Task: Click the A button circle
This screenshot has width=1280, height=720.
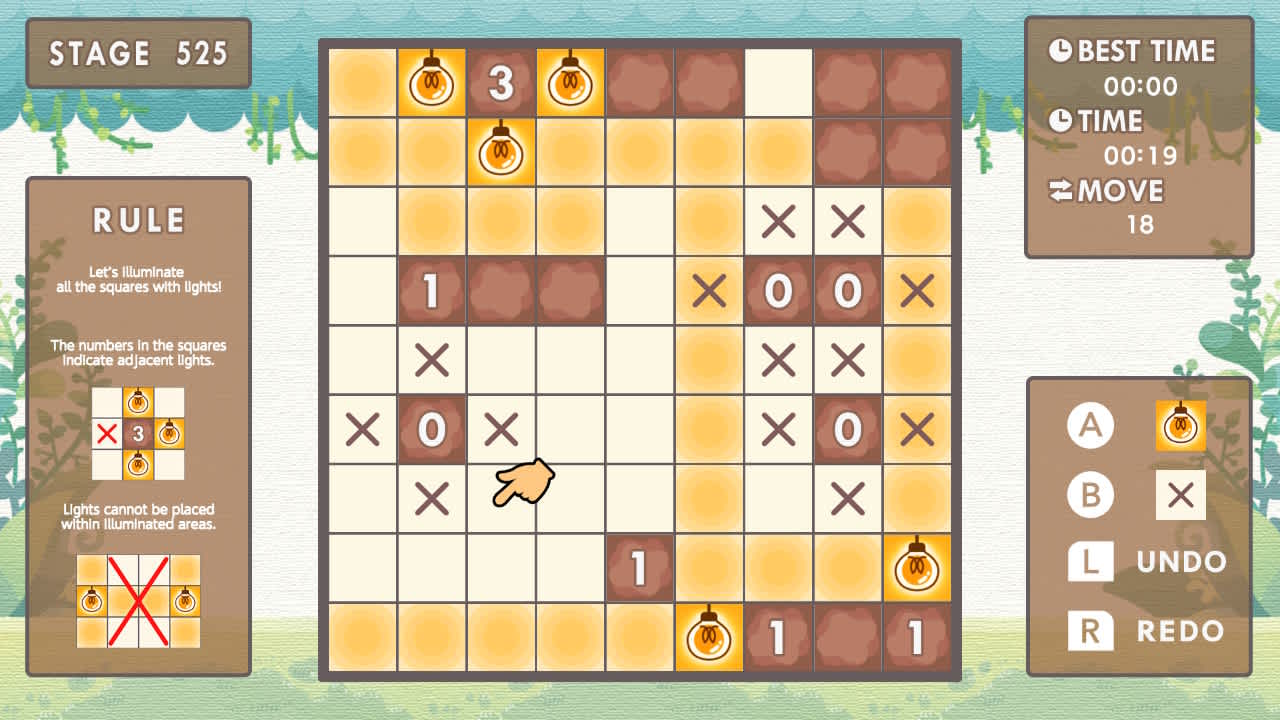Action: pos(1089,425)
